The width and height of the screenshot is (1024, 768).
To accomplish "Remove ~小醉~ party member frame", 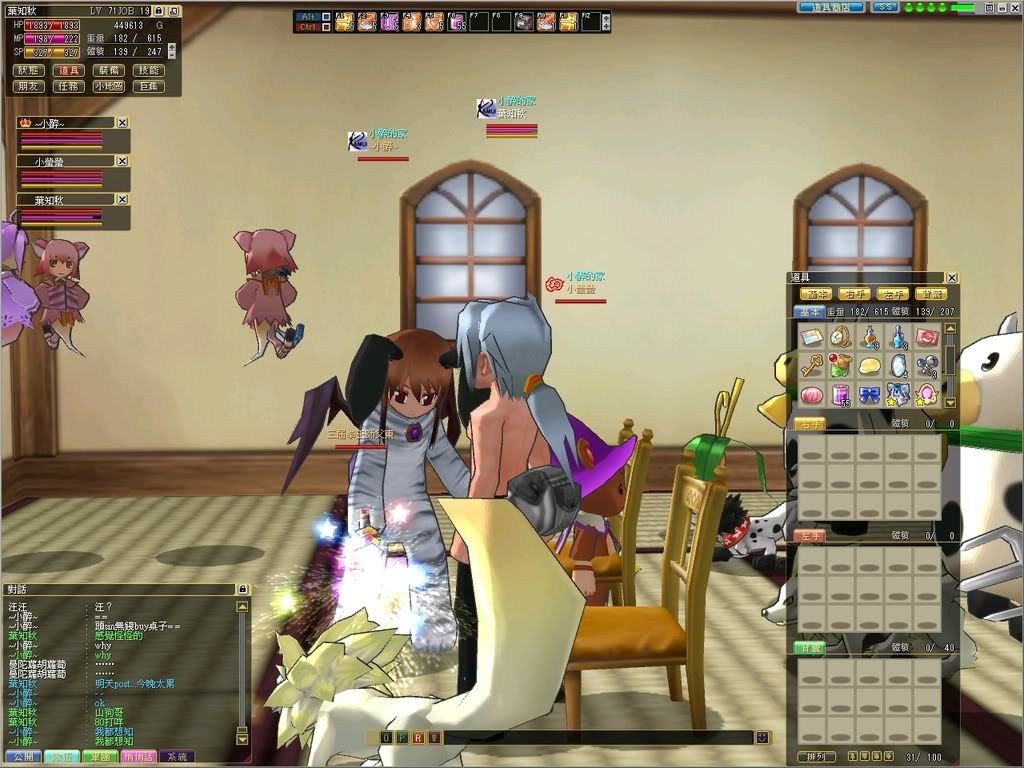I will coord(122,122).
